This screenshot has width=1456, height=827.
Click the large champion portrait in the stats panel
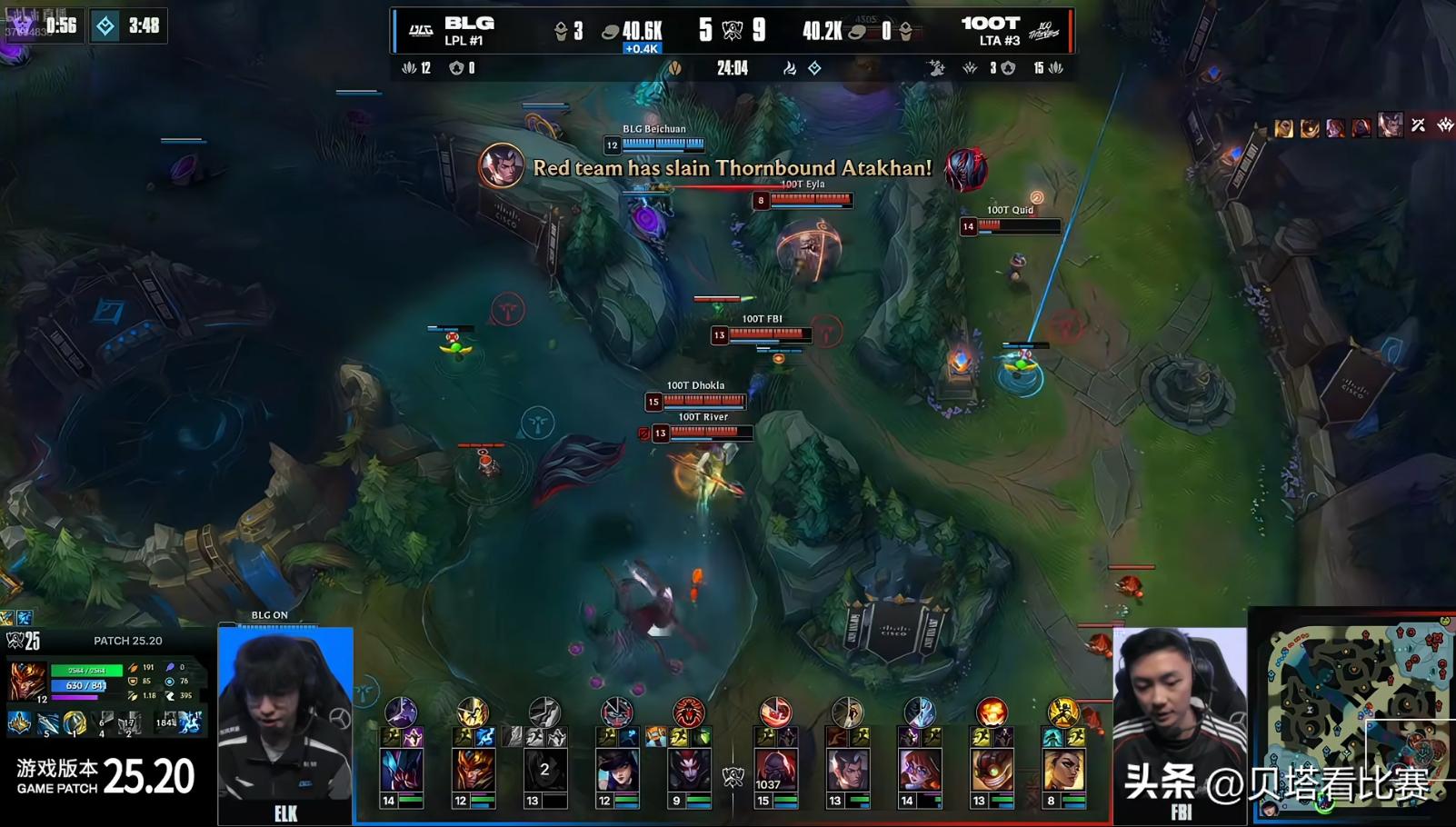[27, 680]
